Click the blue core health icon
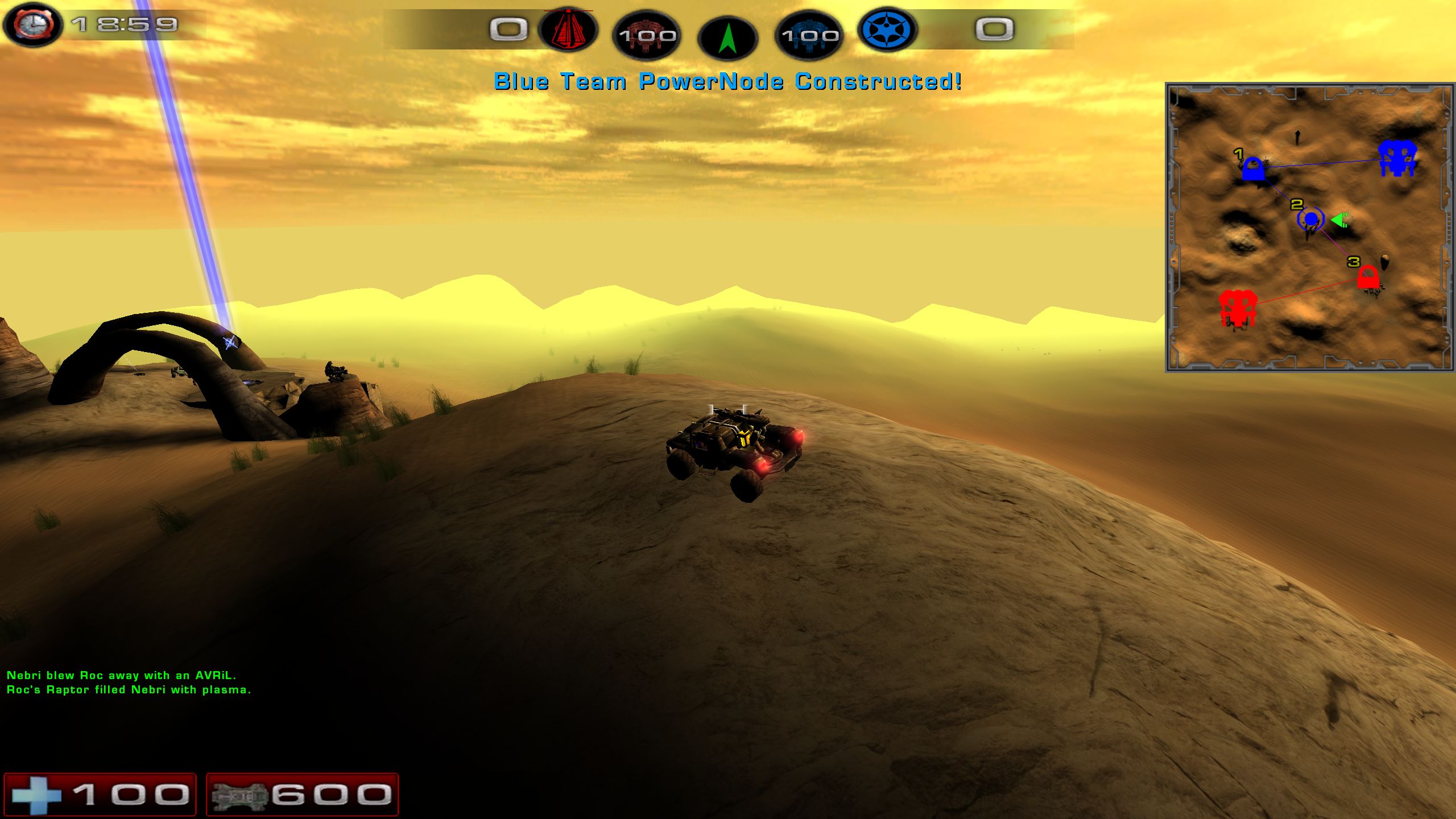 coord(809,35)
